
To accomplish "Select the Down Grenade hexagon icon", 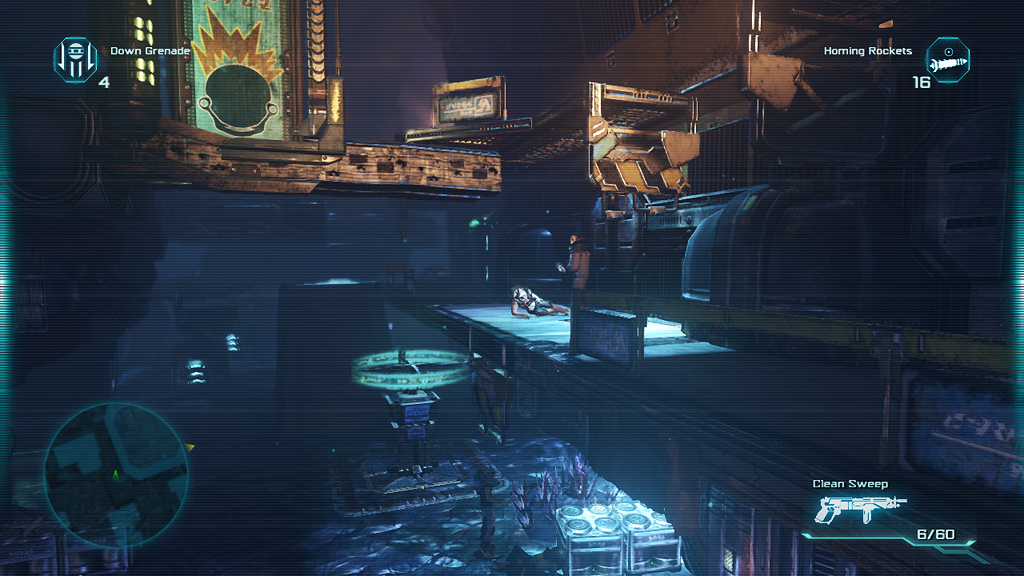I will 75,59.
